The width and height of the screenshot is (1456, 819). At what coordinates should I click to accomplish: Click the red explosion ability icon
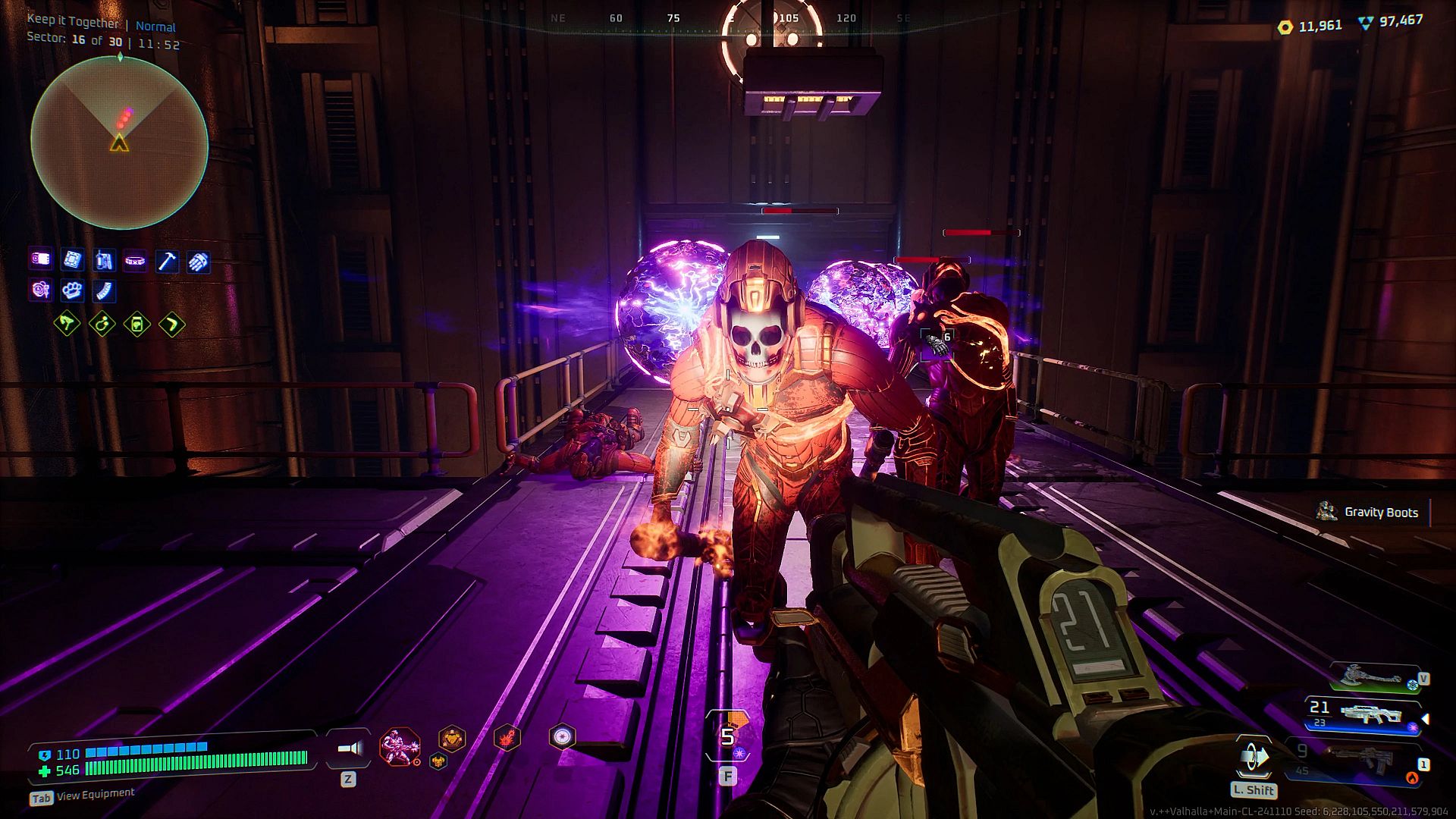507,737
